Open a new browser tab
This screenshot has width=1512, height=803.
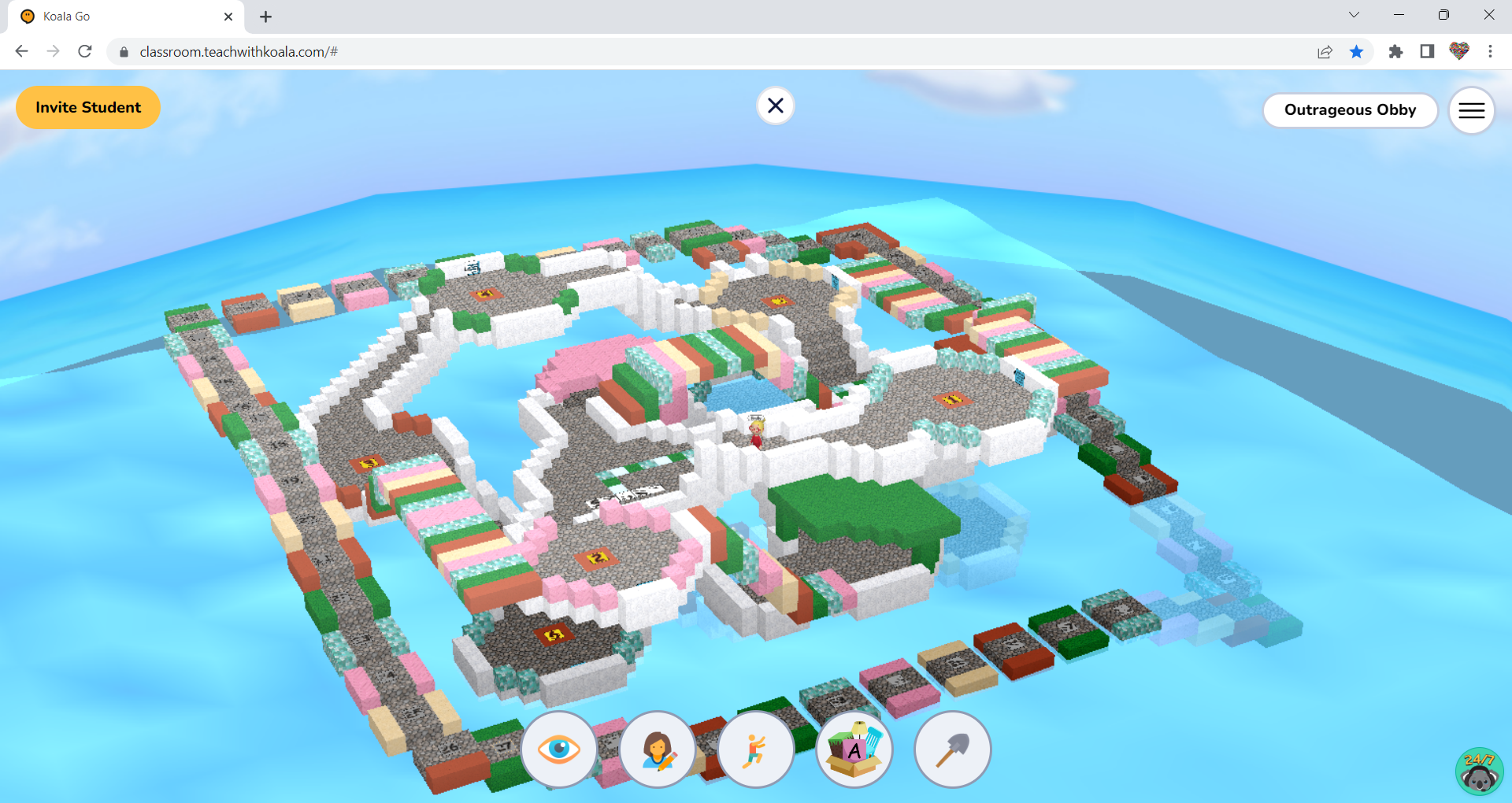(x=265, y=16)
